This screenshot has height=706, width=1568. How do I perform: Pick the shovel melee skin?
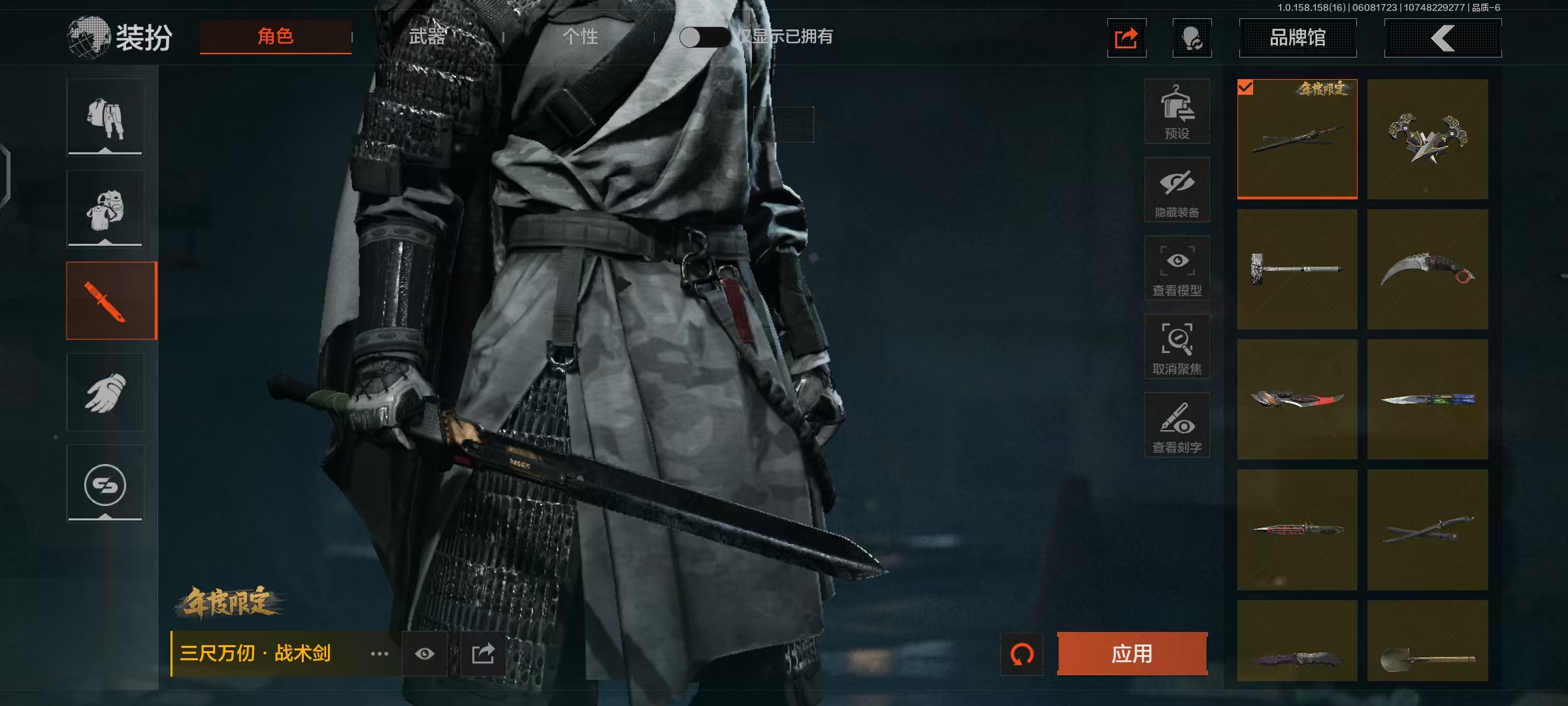click(x=1428, y=641)
